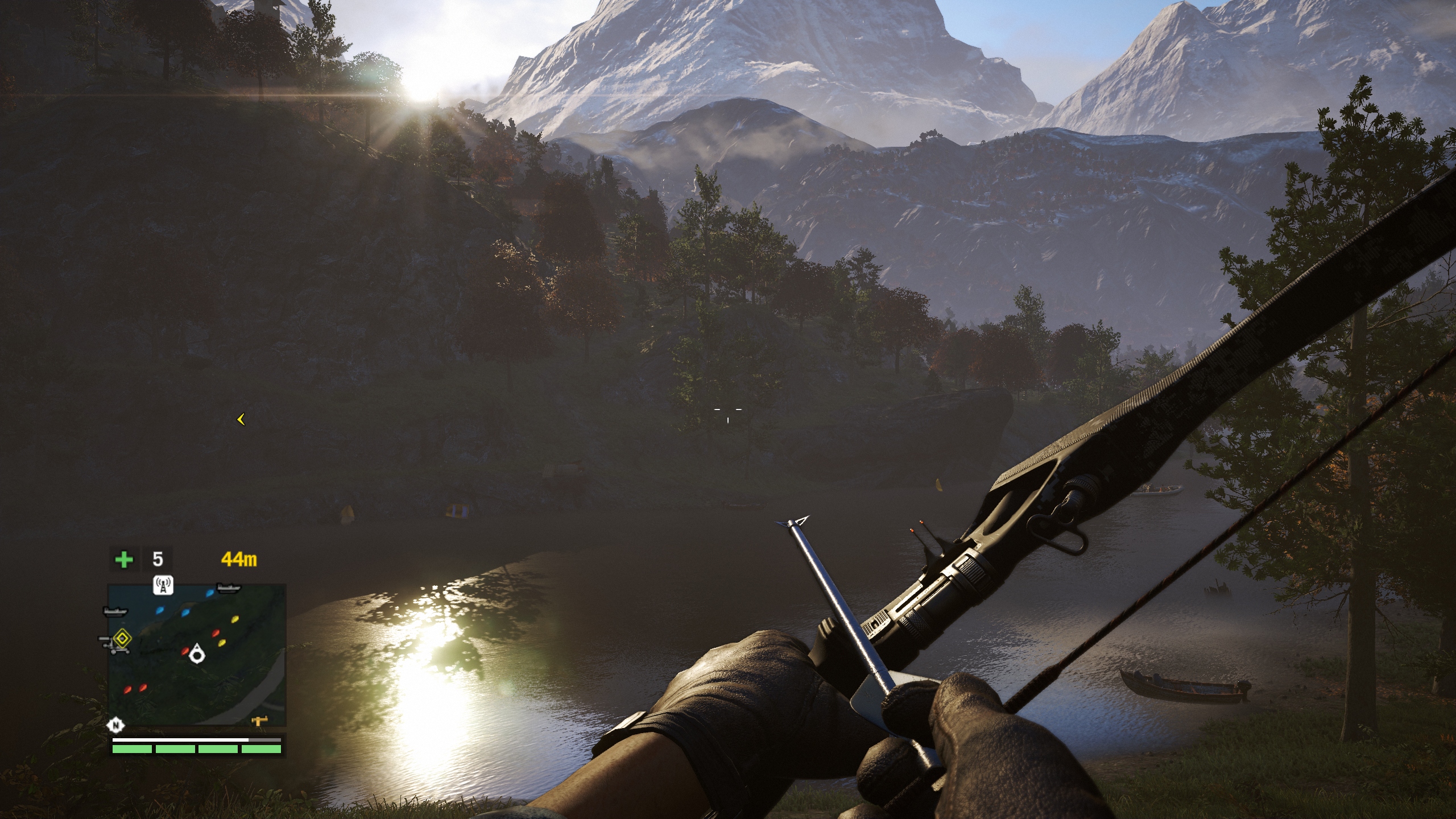Viewport: 1456px width, 819px height.
Task: Click the yellow diamond objective marker on minimap
Action: [122, 638]
